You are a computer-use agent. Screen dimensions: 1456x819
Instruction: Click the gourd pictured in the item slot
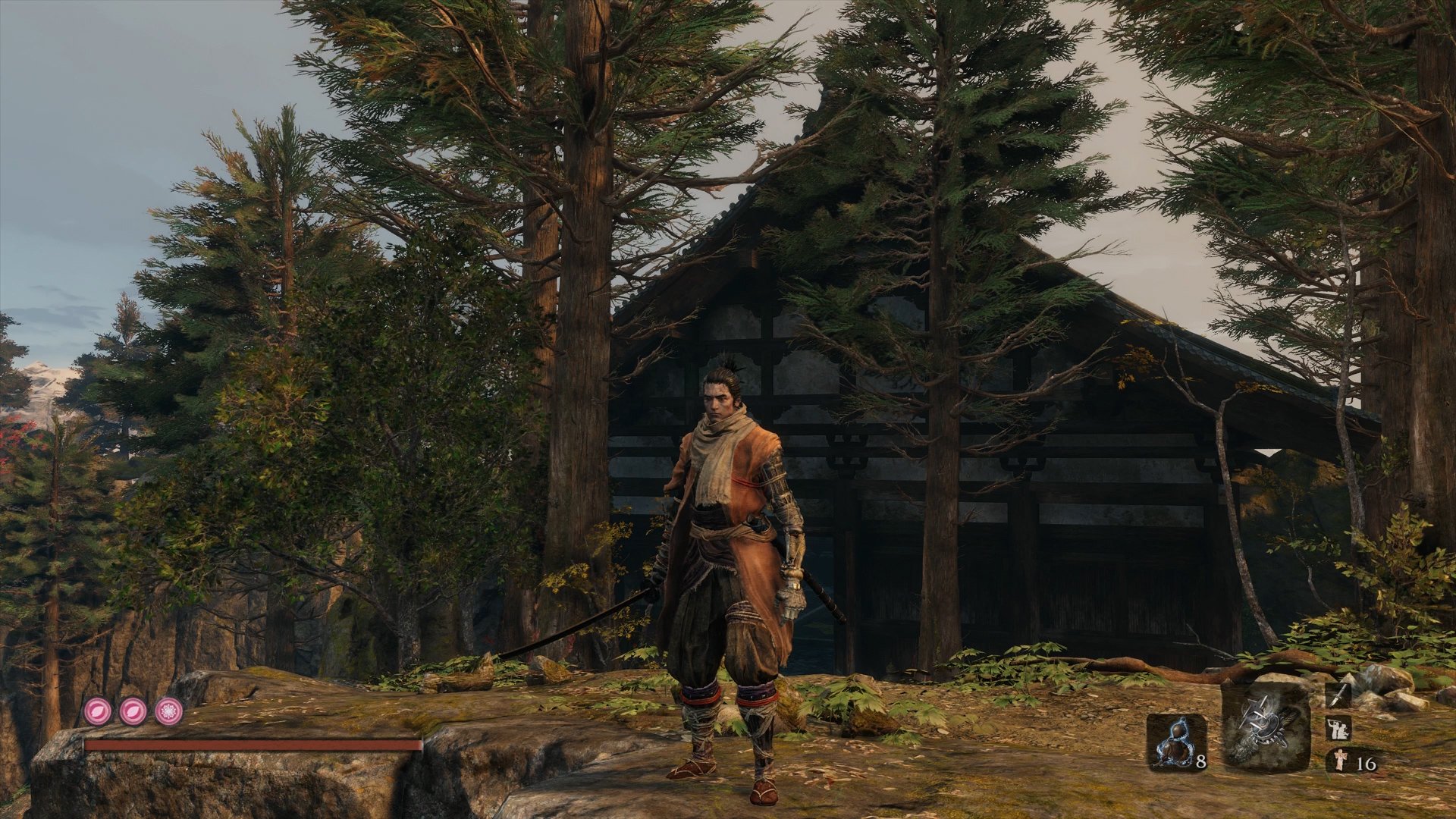click(1174, 741)
